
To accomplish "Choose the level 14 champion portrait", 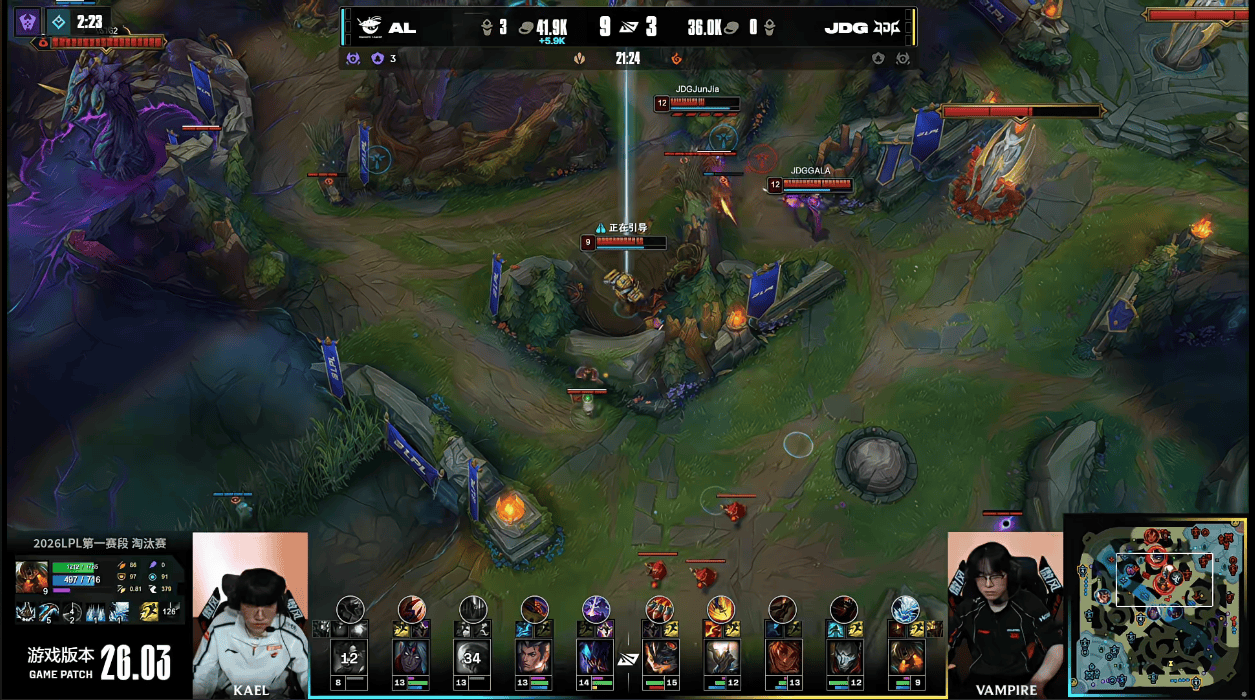I will coord(596,658).
